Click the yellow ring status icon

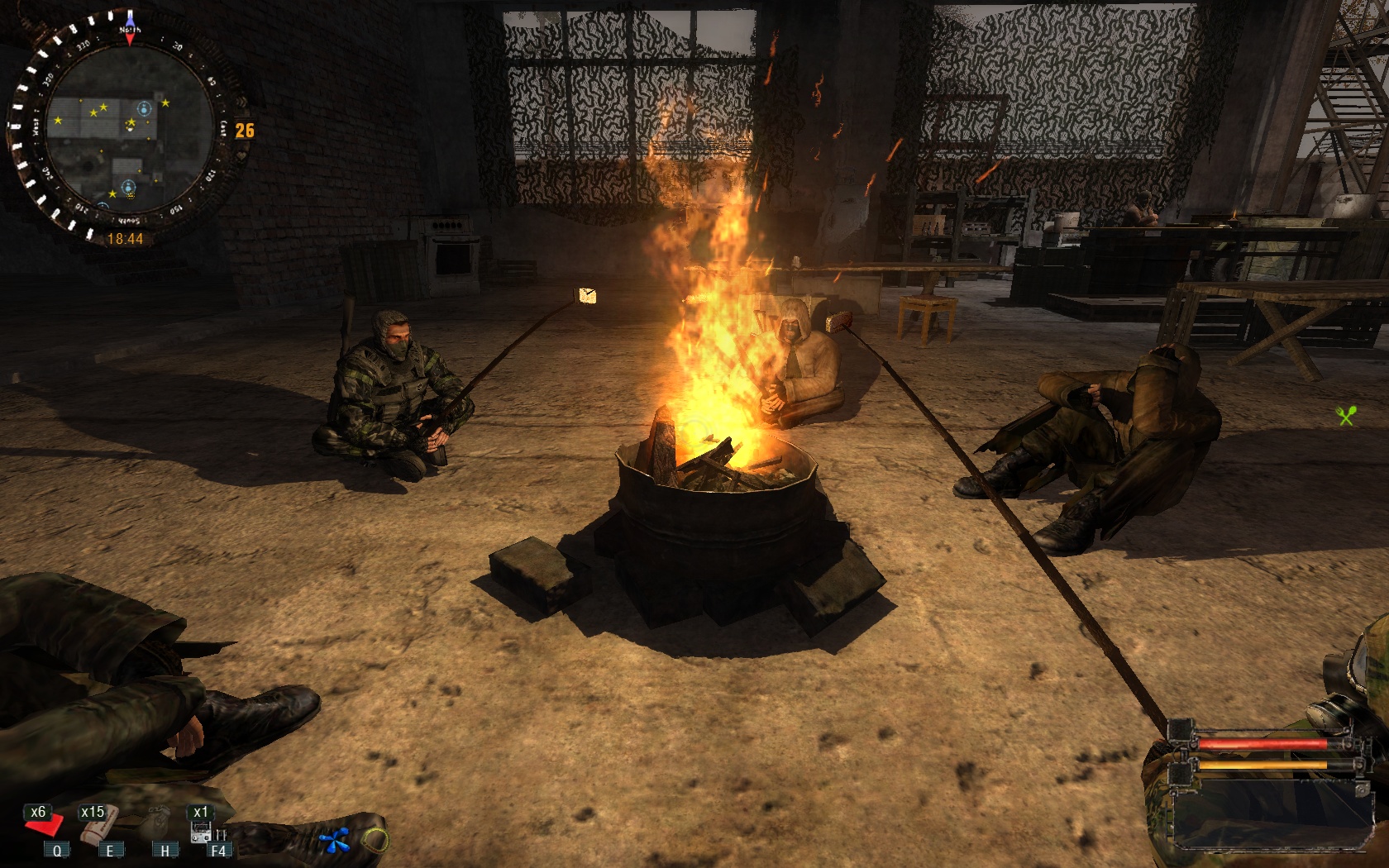[375, 841]
